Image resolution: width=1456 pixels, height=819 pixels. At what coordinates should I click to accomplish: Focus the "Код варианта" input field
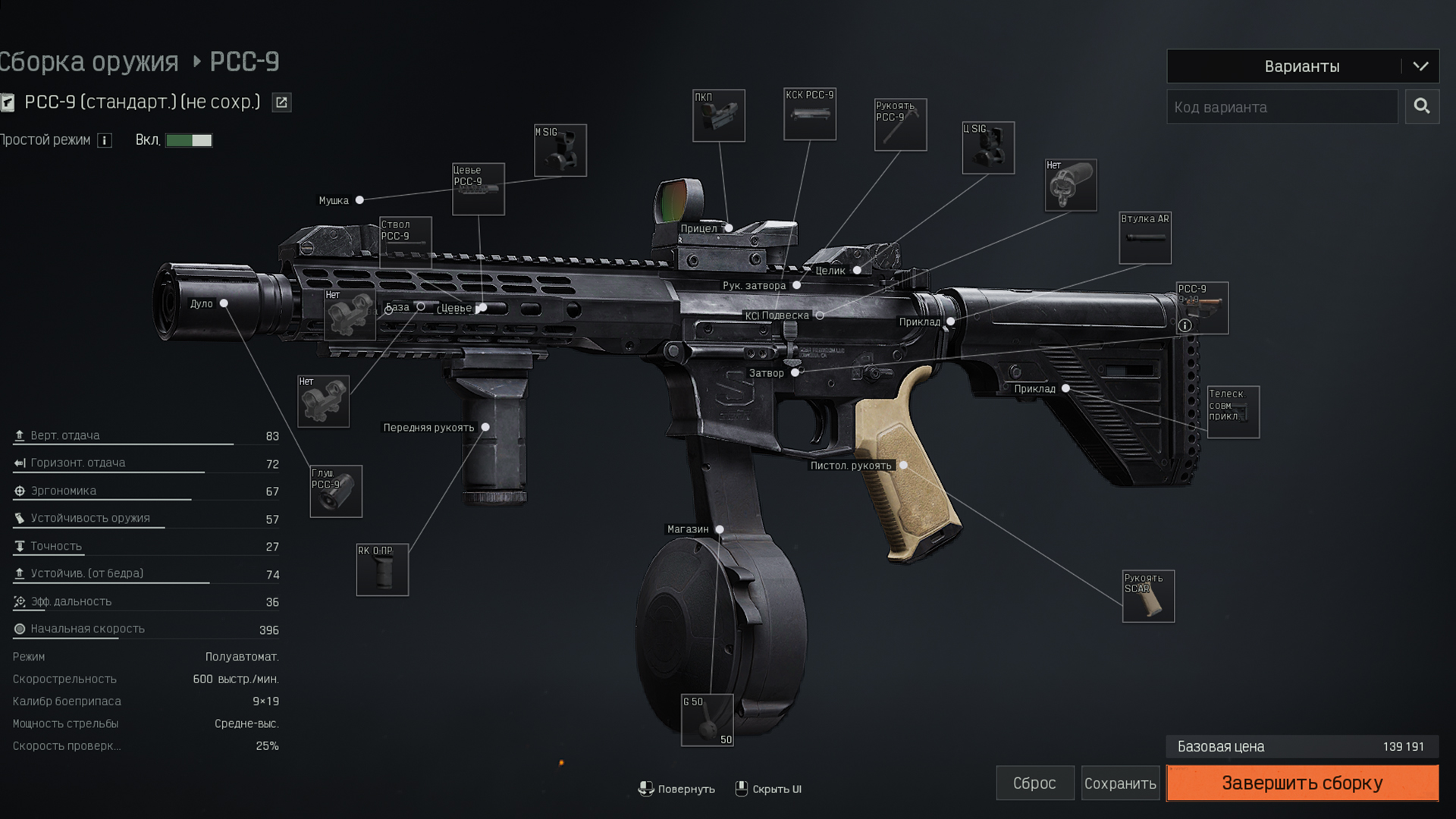tap(1282, 107)
